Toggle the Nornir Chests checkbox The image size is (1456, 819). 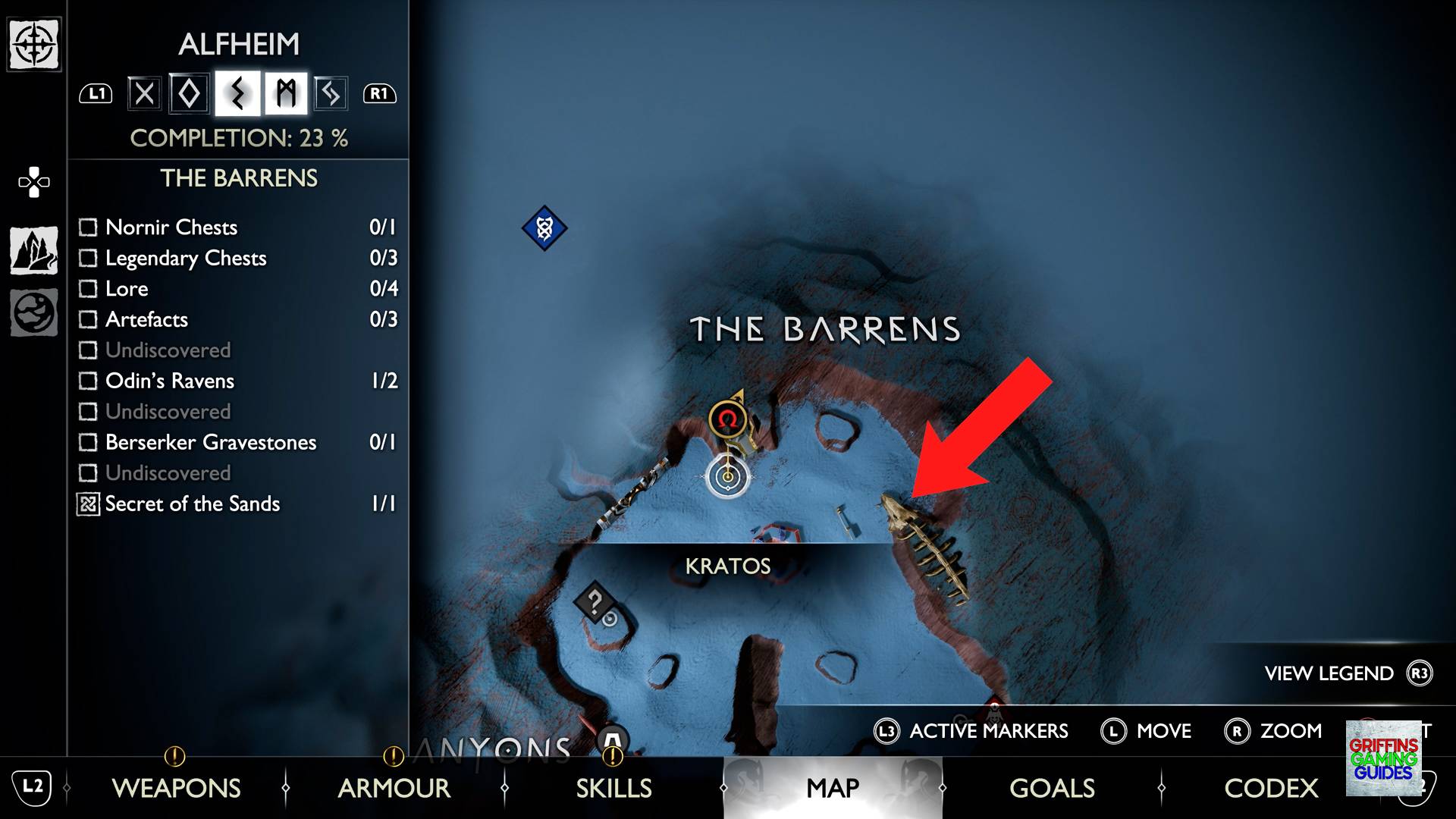(x=88, y=227)
